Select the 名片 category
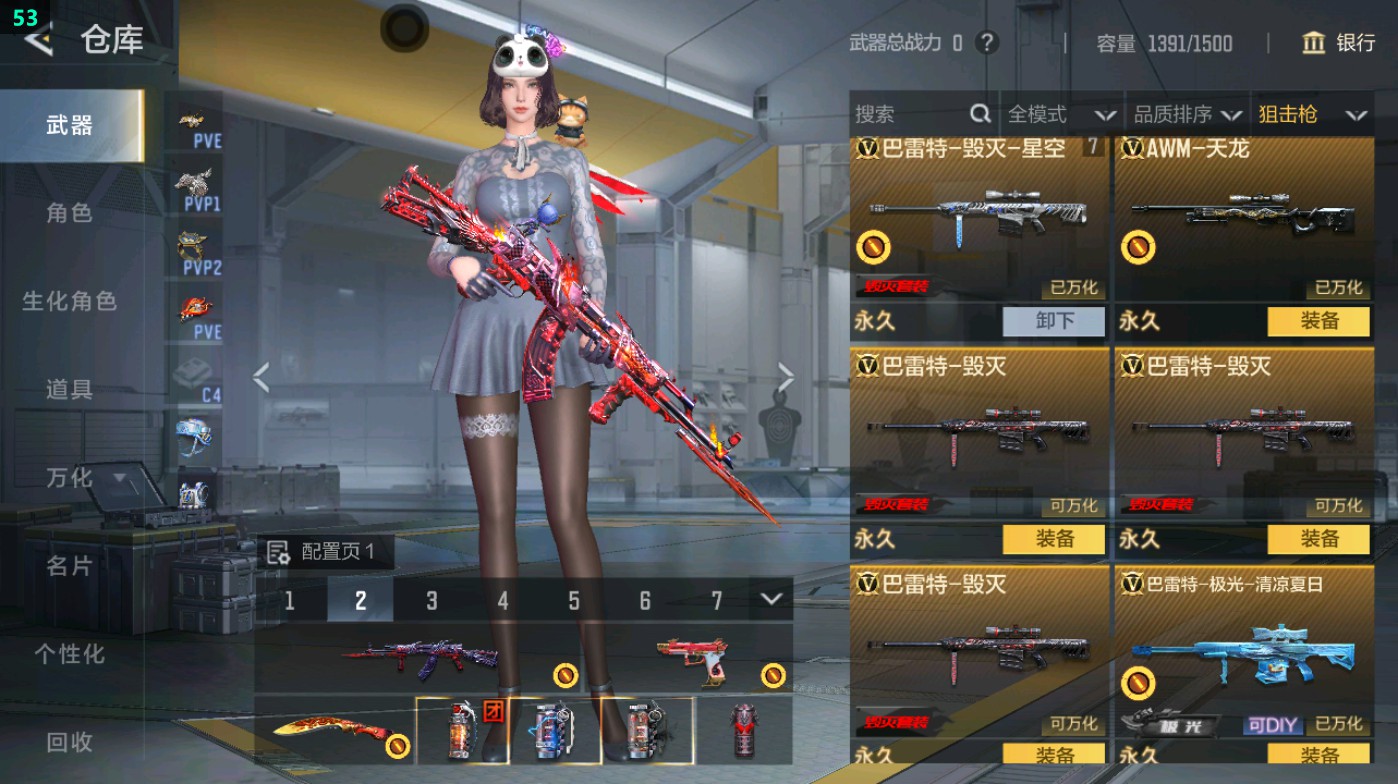The image size is (1398, 784). pyautogui.click(x=69, y=566)
